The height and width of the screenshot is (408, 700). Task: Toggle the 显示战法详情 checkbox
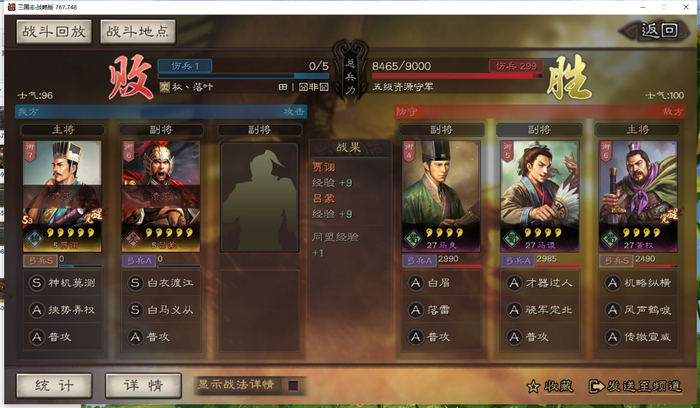click(x=293, y=384)
